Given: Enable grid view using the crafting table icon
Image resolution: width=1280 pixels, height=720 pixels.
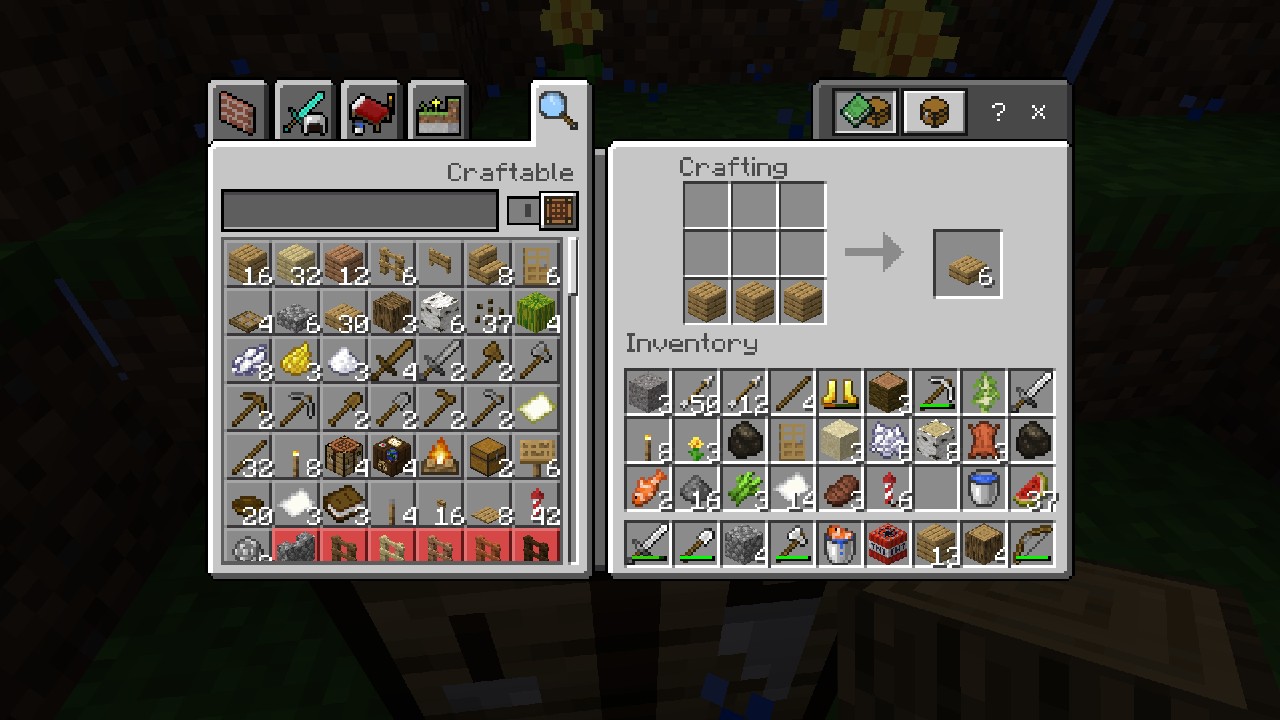Looking at the screenshot, I should click(558, 210).
